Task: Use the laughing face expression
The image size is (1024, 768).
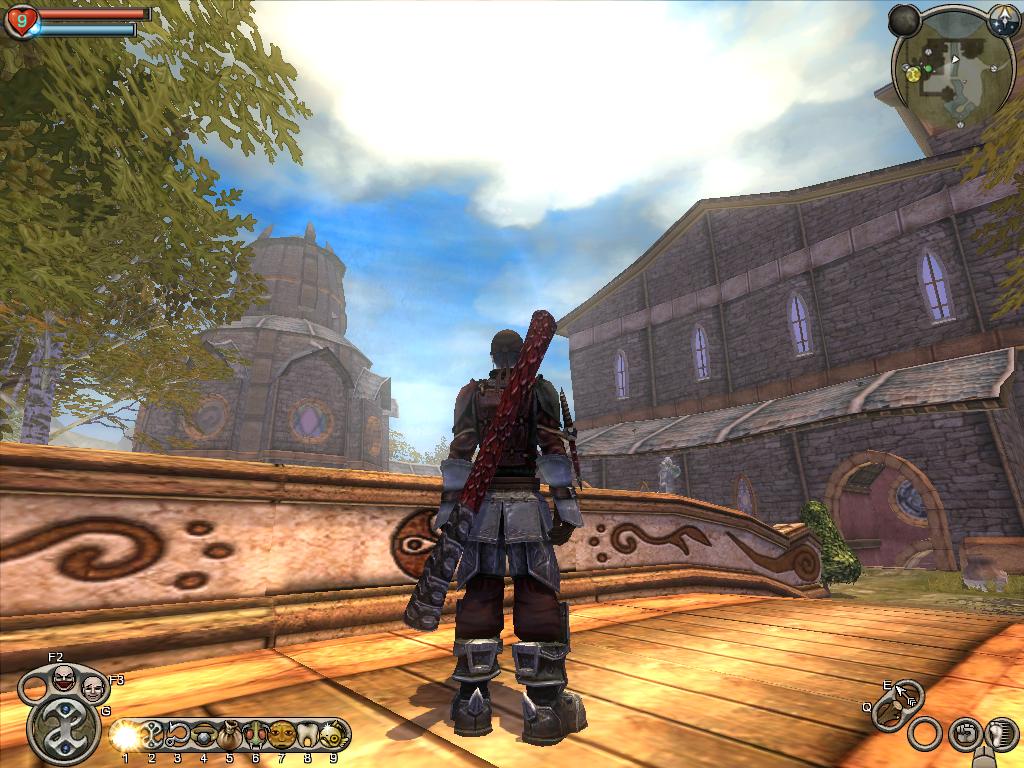Action: tap(63, 679)
